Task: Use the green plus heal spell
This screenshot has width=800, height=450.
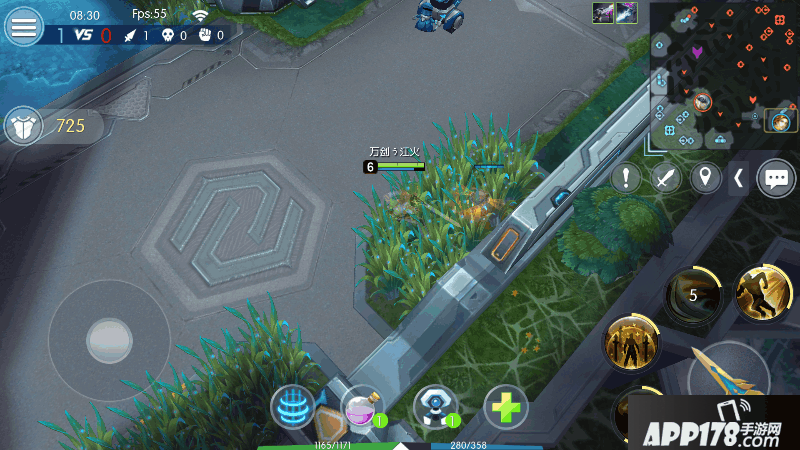Action: [x=506, y=408]
